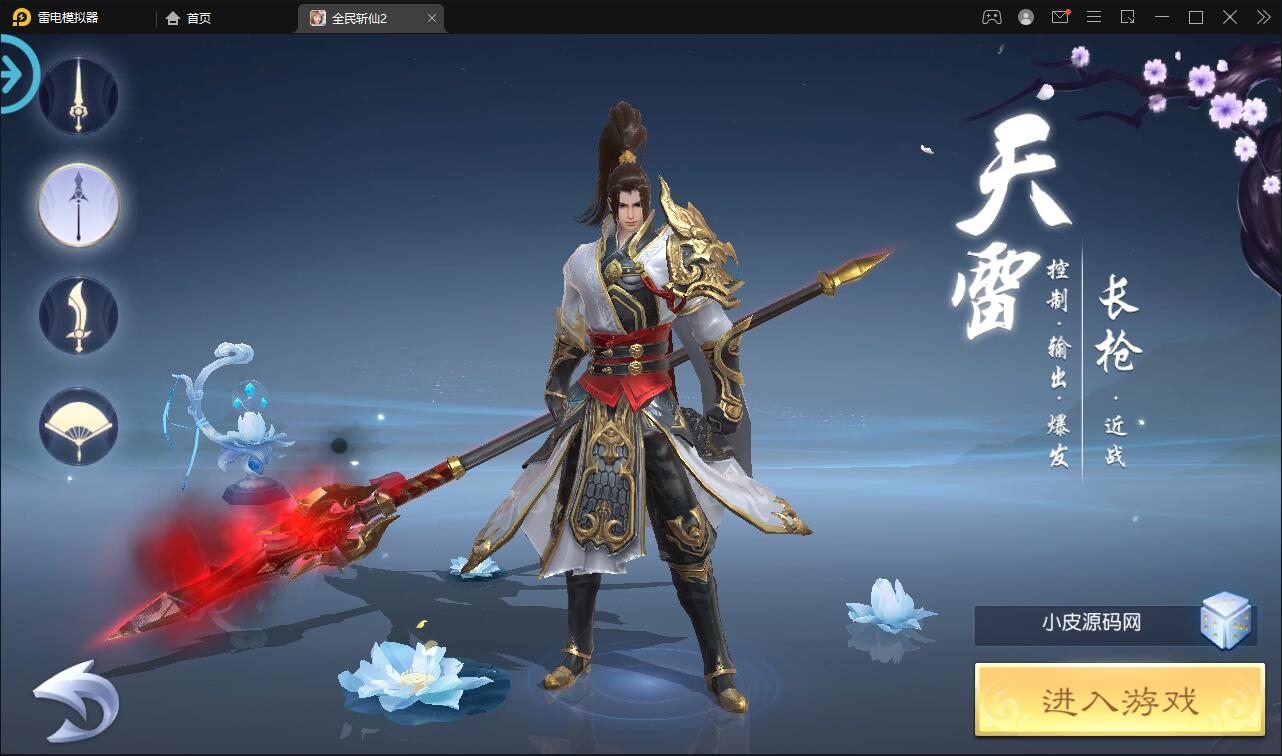Click the gamepad controller icon in title bar
Image resolution: width=1282 pixels, height=756 pixels.
click(992, 17)
